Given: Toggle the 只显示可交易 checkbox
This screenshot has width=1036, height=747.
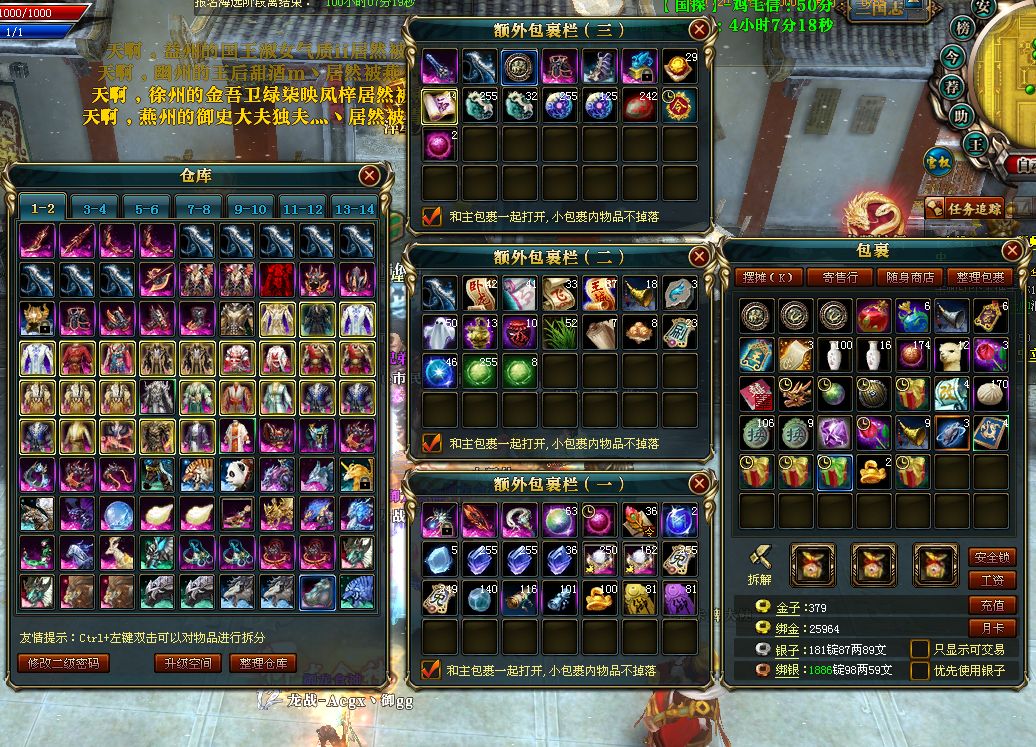Looking at the screenshot, I should [x=919, y=649].
